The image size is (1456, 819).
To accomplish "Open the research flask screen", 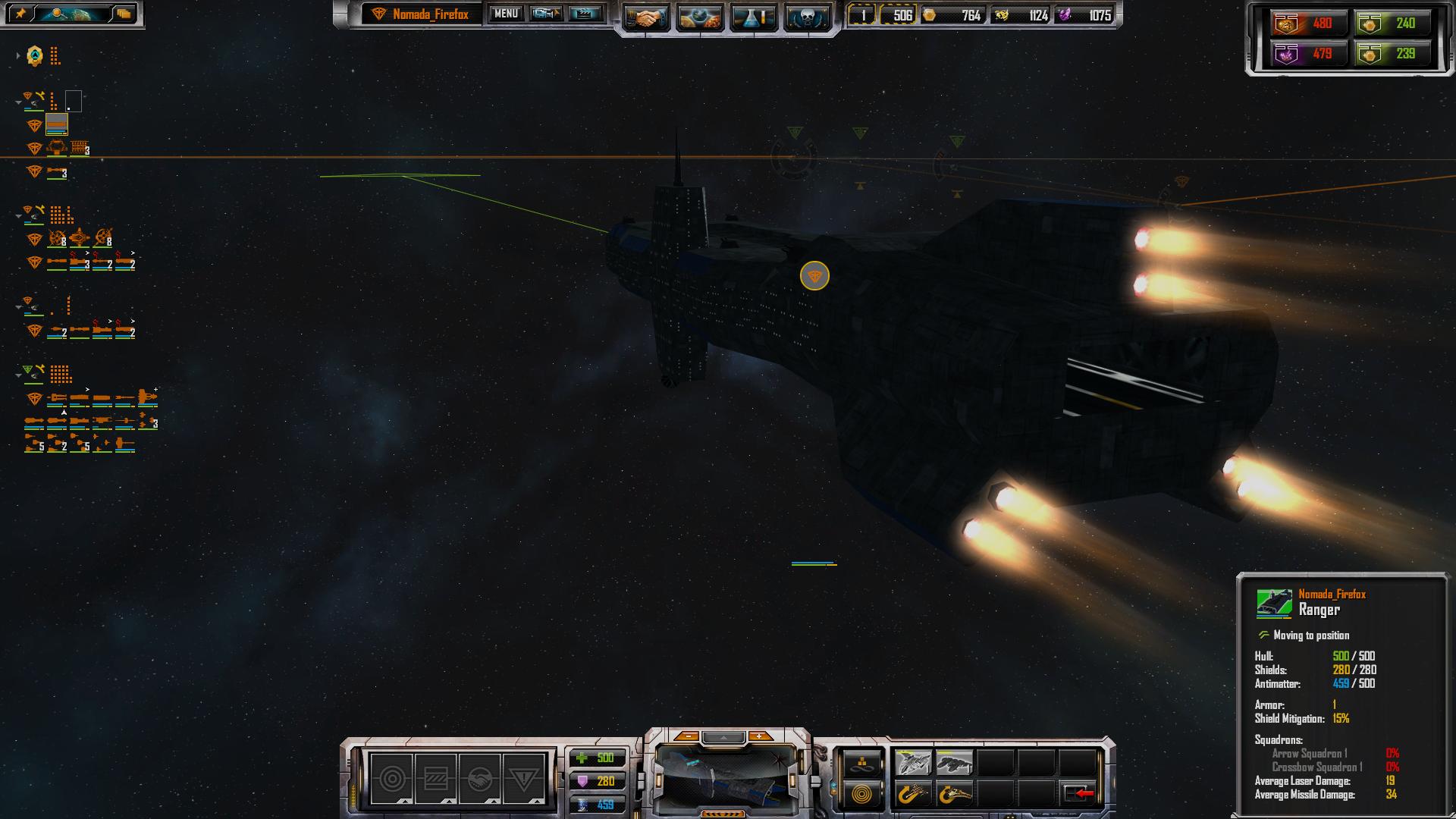I will pyautogui.click(x=754, y=17).
